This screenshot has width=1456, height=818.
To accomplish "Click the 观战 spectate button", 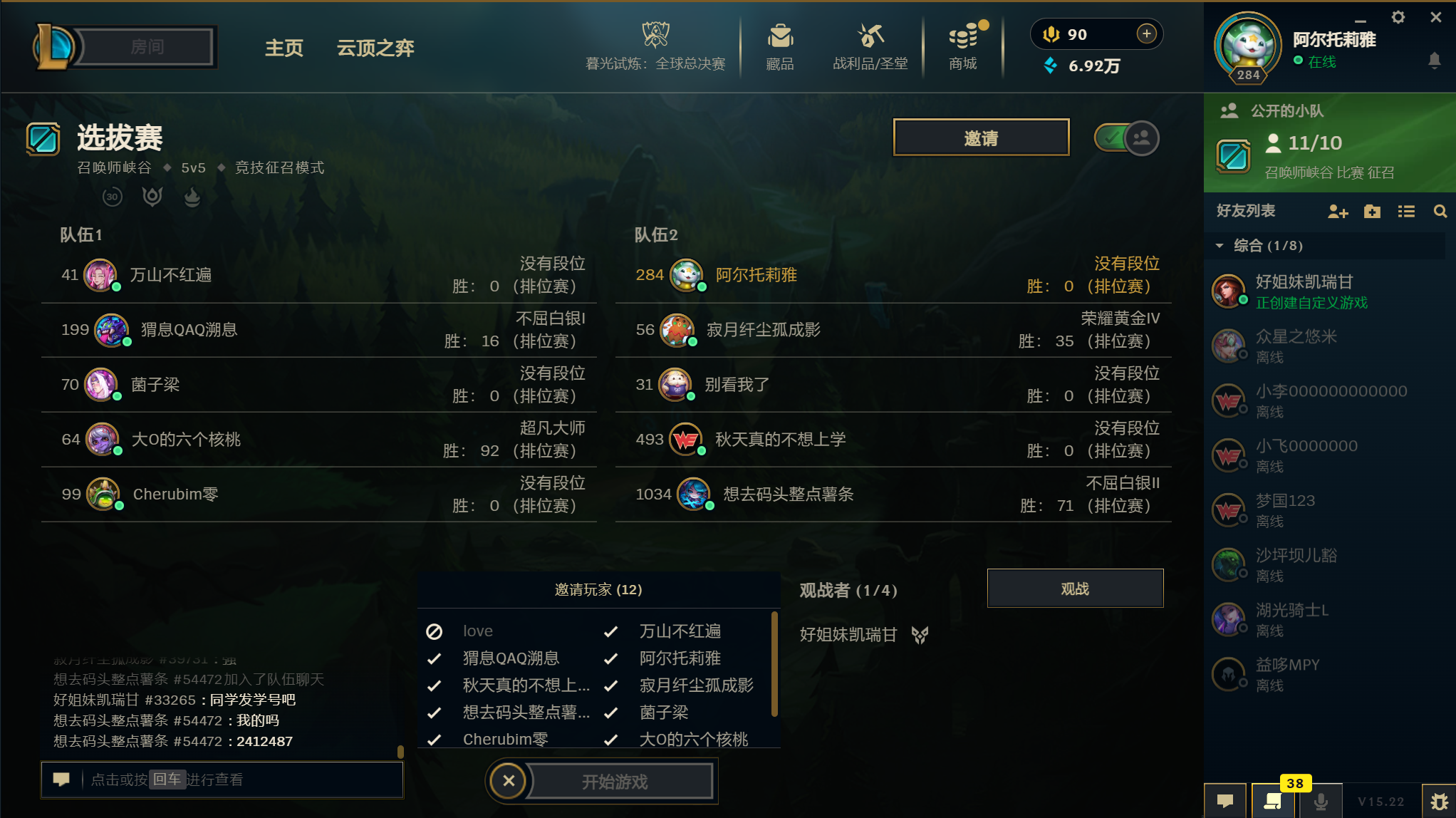I will tap(1075, 588).
